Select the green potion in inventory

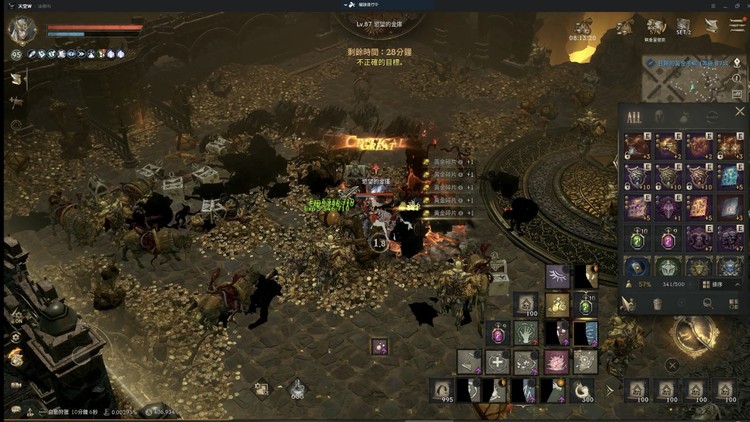[636, 239]
